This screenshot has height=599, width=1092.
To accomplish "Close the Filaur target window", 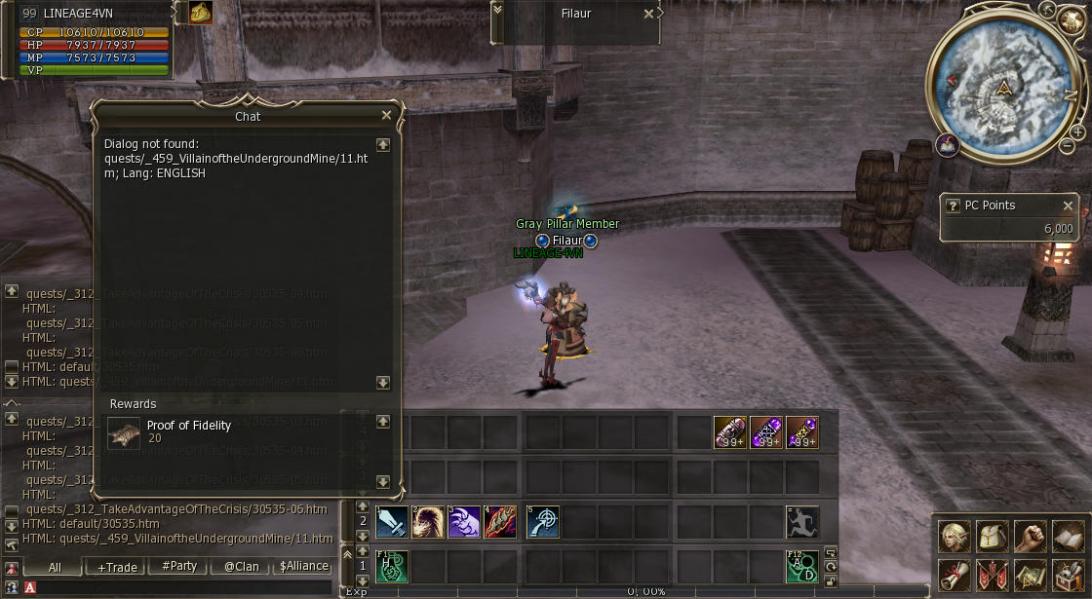I will 648,14.
